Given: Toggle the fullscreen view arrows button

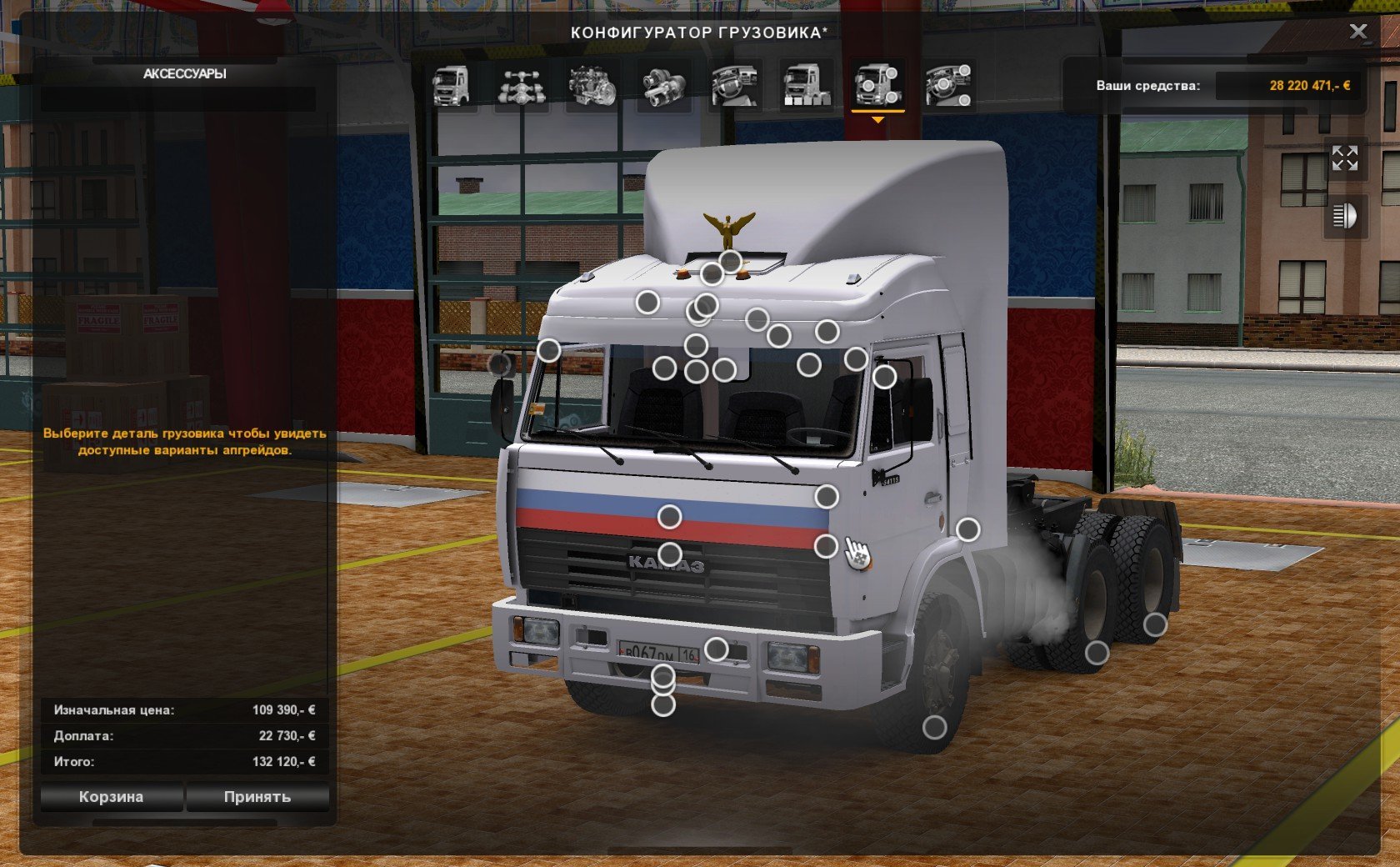Looking at the screenshot, I should tap(1344, 158).
